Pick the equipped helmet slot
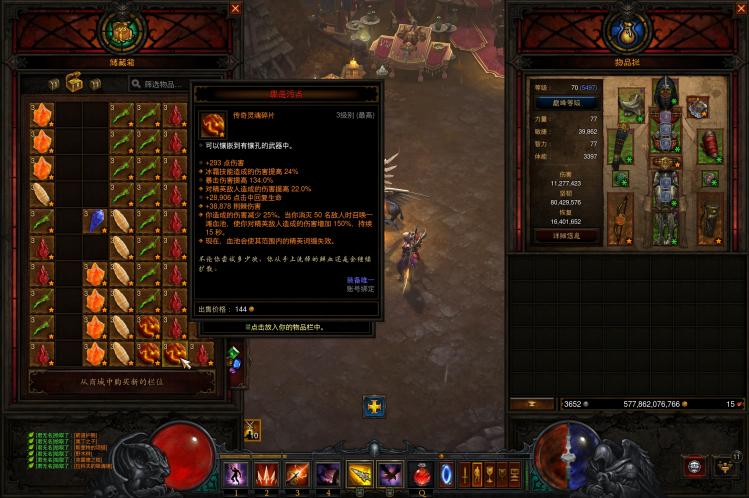The width and height of the screenshot is (749, 498). coord(665,95)
